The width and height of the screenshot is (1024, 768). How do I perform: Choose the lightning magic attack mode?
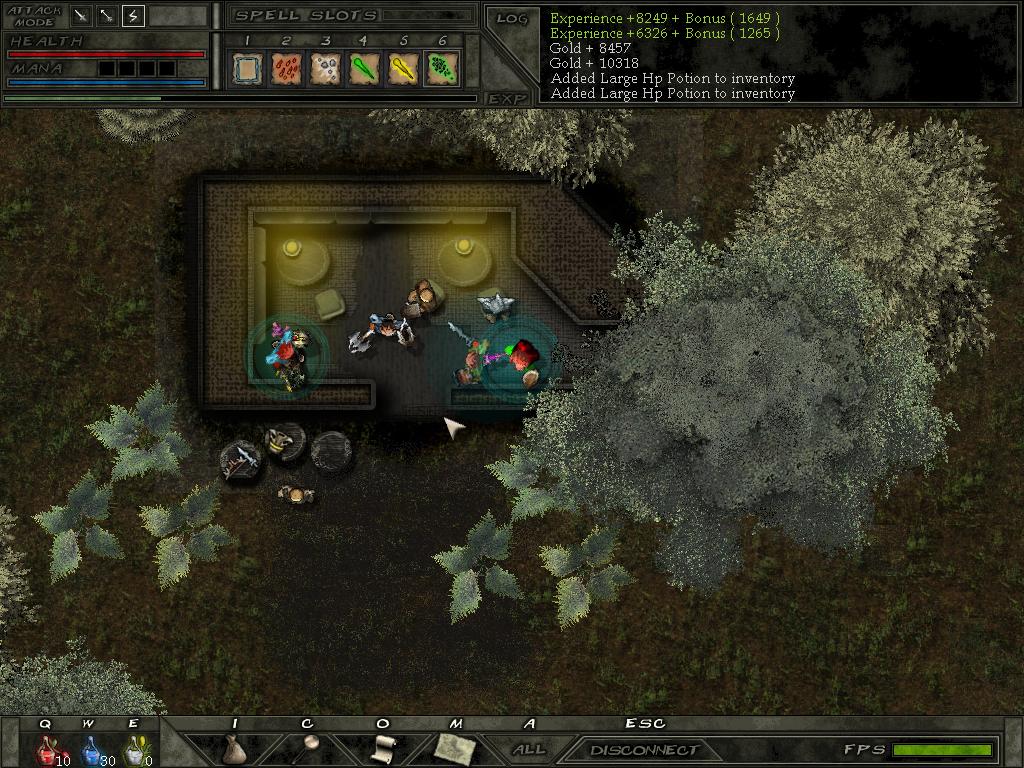134,16
